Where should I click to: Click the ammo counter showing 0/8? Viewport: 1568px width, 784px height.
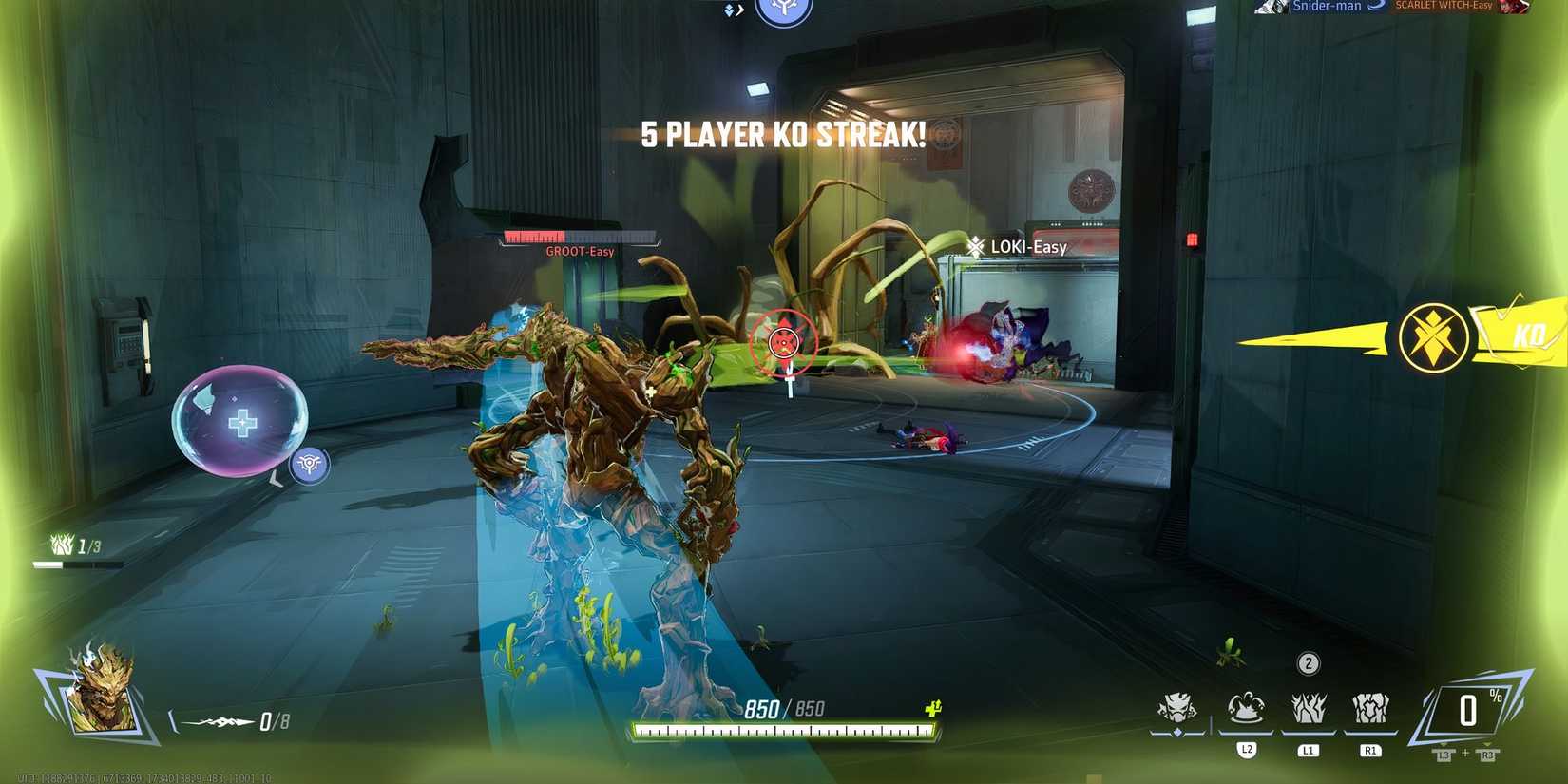pos(273,720)
